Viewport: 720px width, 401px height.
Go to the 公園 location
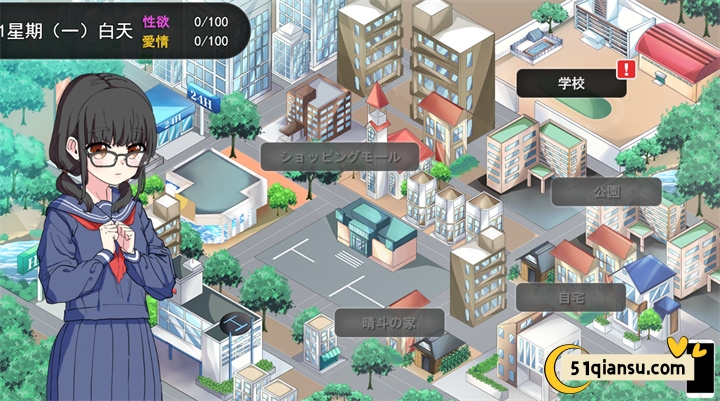pos(606,191)
